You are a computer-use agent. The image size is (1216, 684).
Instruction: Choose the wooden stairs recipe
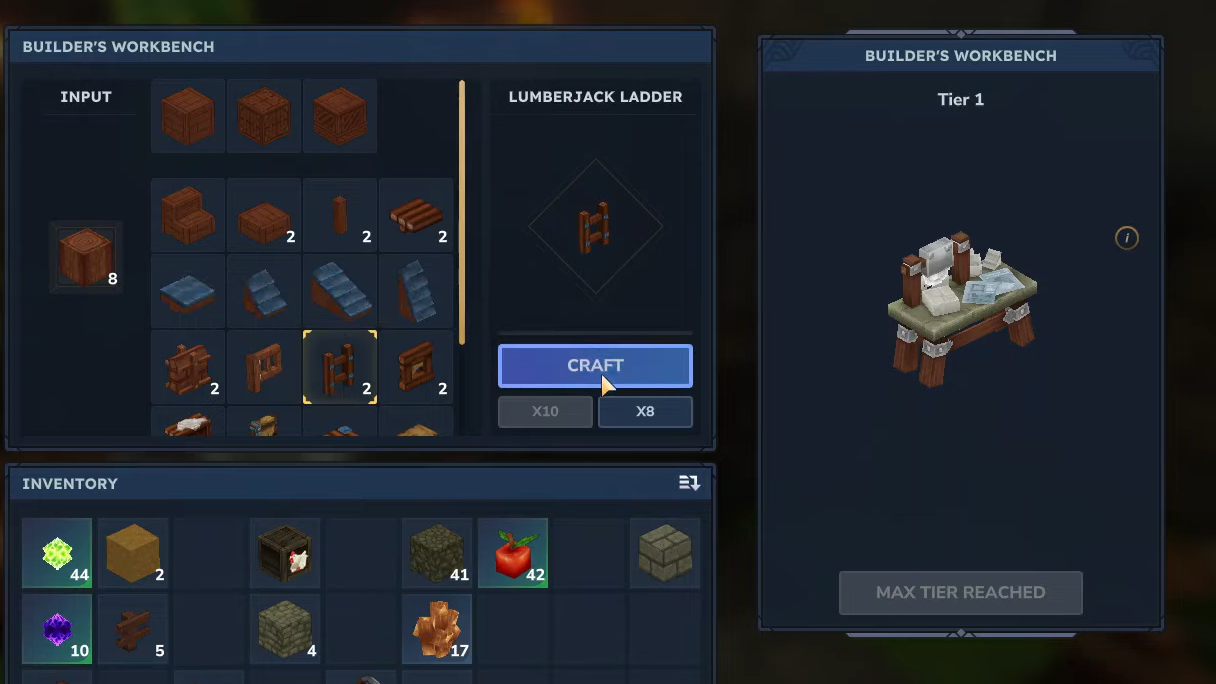(x=188, y=215)
